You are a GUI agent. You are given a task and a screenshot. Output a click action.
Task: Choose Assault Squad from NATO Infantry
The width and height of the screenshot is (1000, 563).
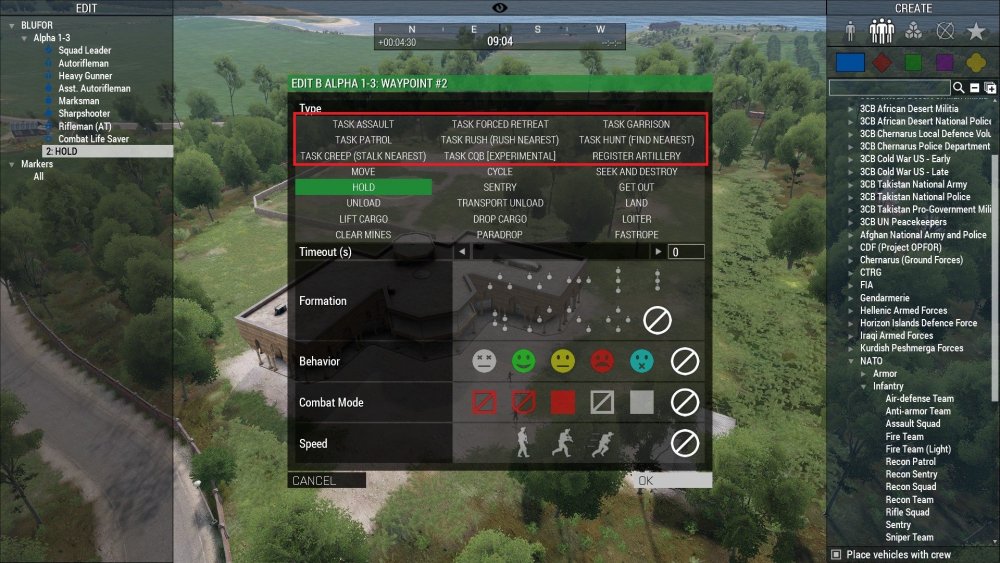coord(912,423)
